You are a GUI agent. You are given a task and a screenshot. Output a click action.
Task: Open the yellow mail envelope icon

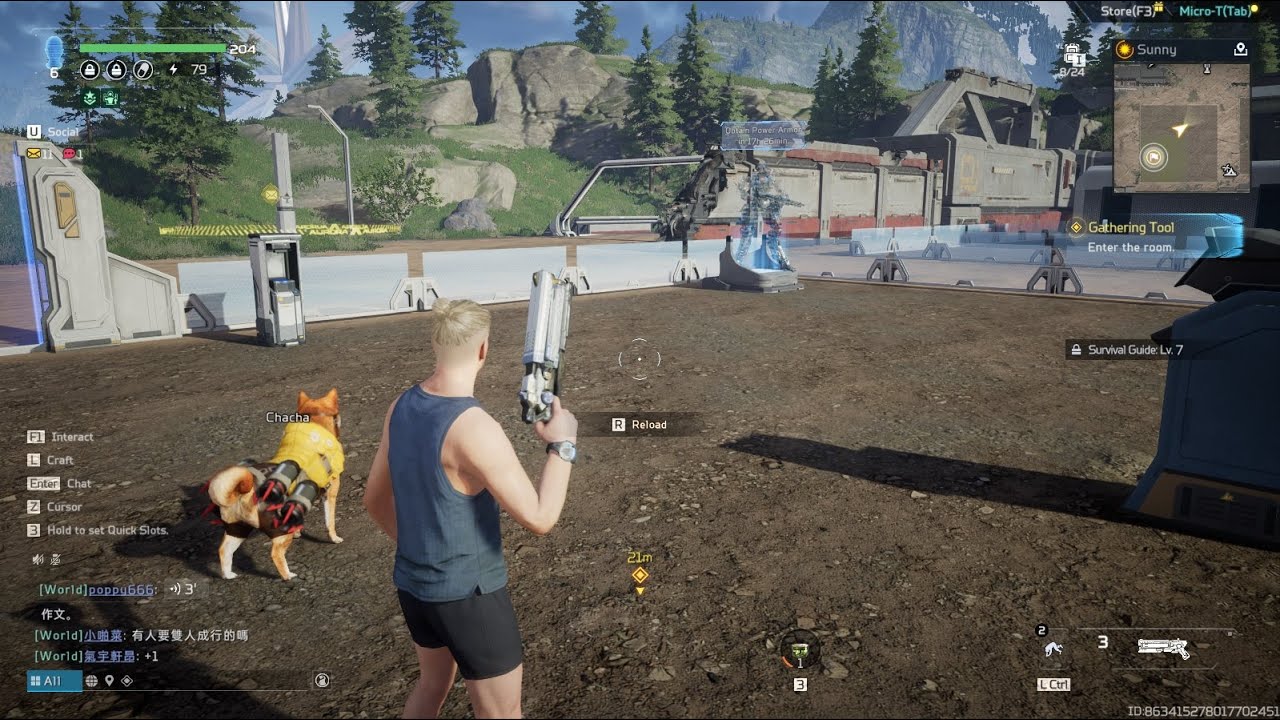[x=34, y=153]
